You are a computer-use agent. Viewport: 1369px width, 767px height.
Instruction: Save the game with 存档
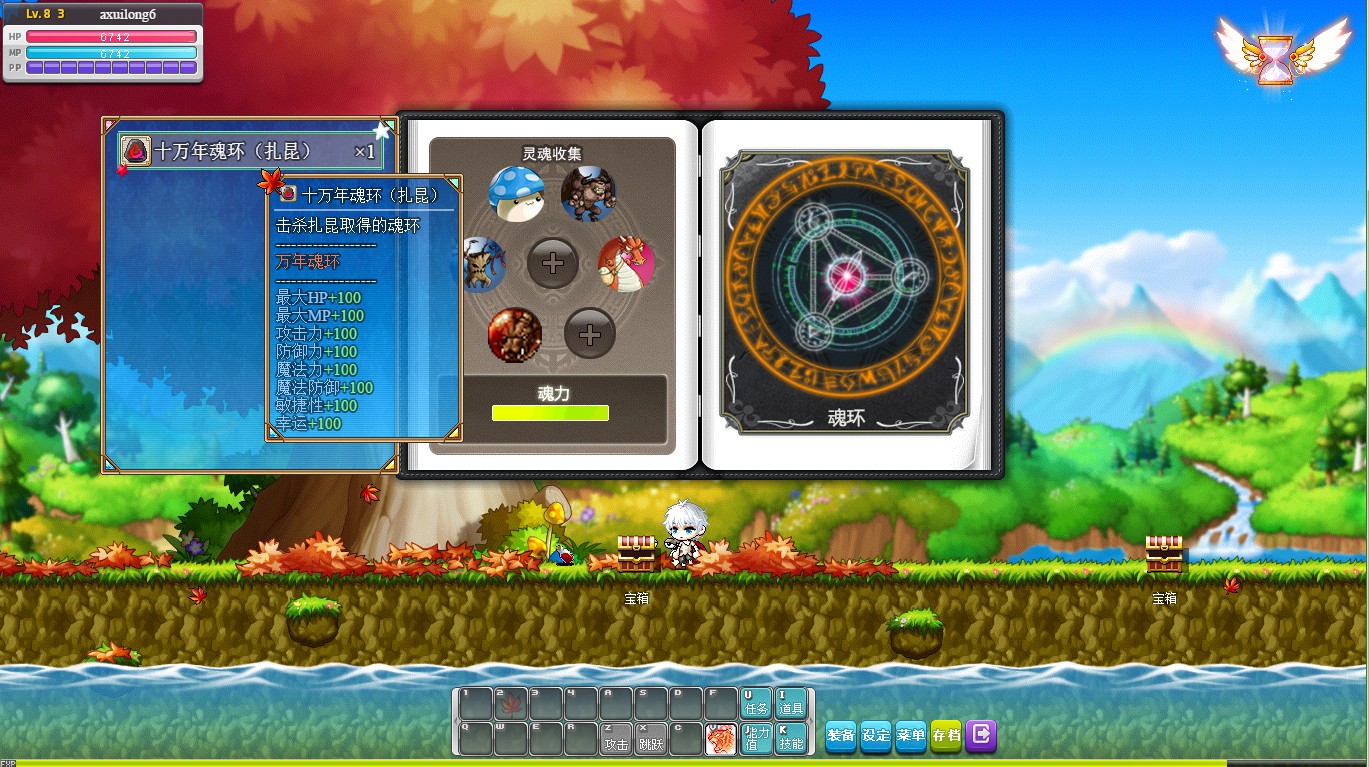[946, 735]
